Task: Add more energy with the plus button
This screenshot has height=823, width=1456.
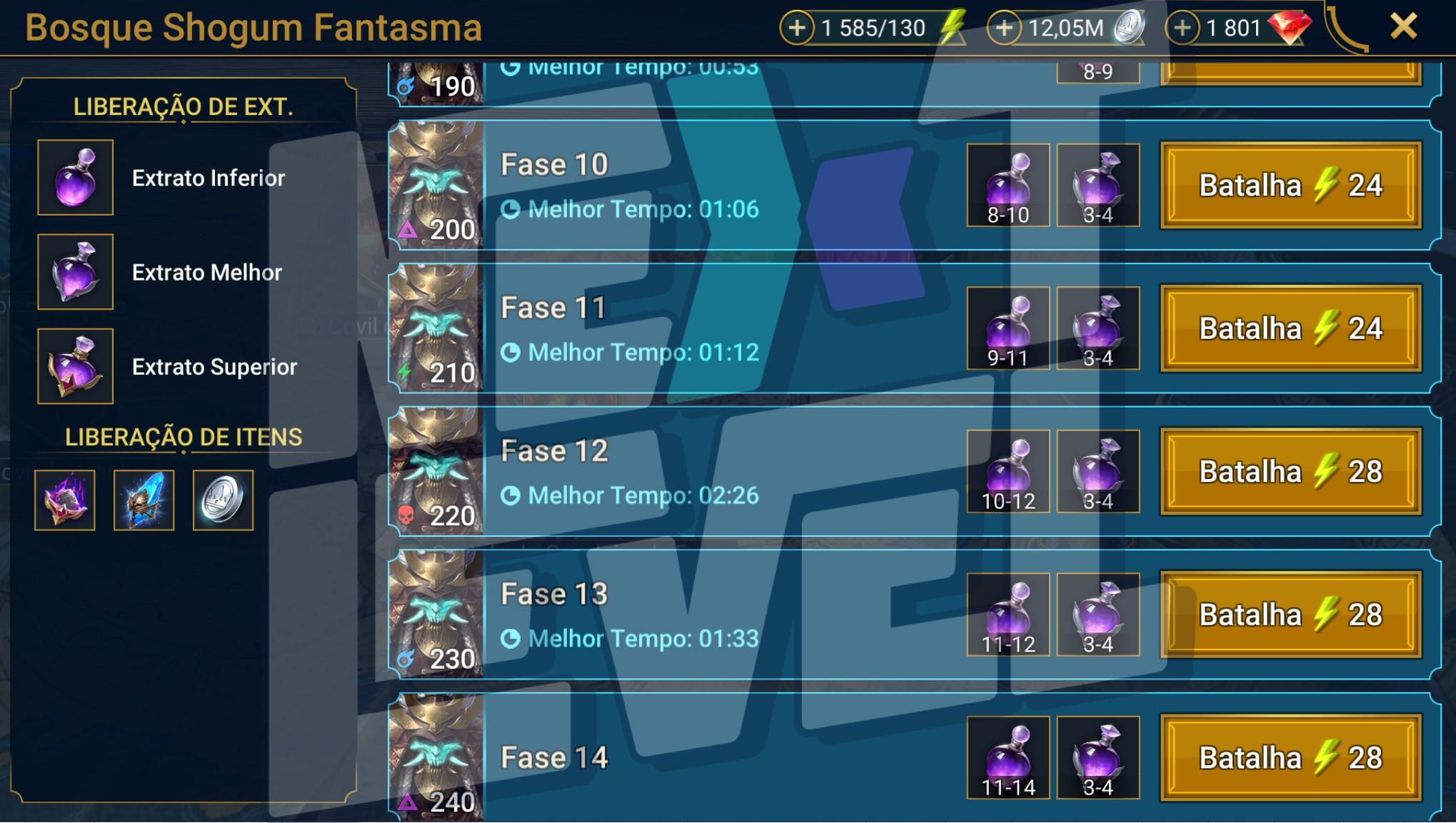Action: [797, 29]
